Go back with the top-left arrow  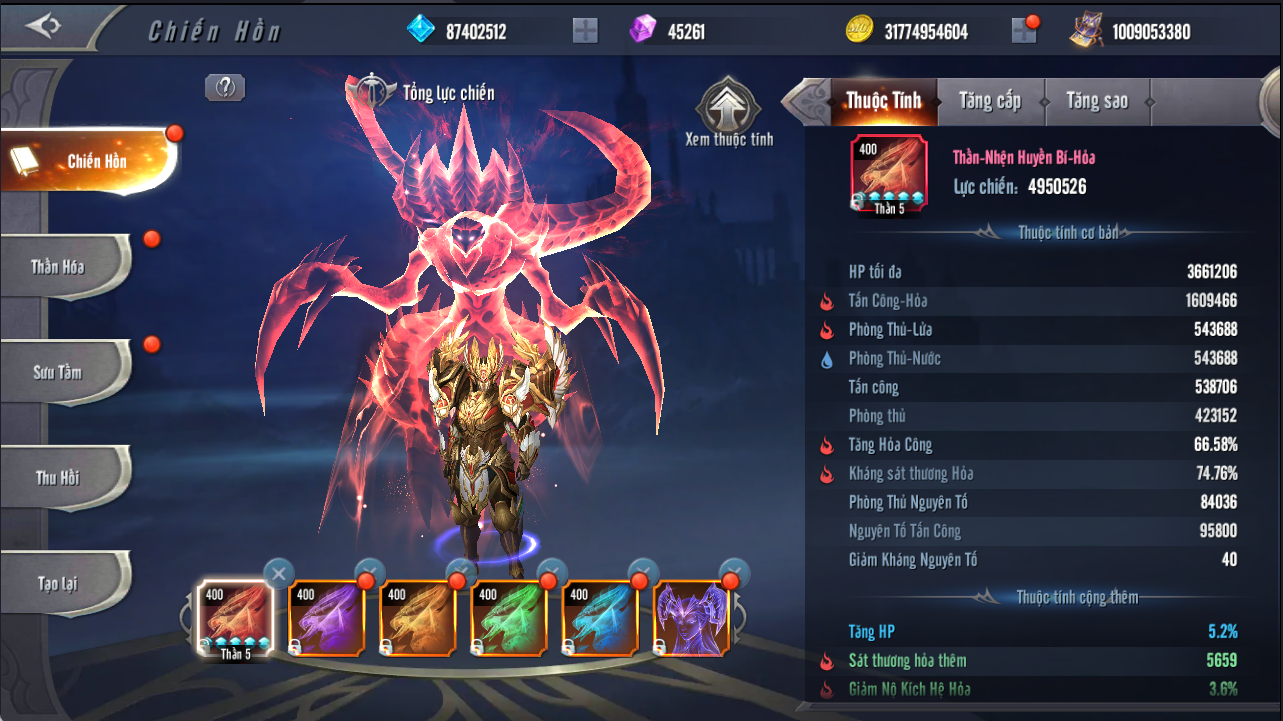[x=44, y=26]
